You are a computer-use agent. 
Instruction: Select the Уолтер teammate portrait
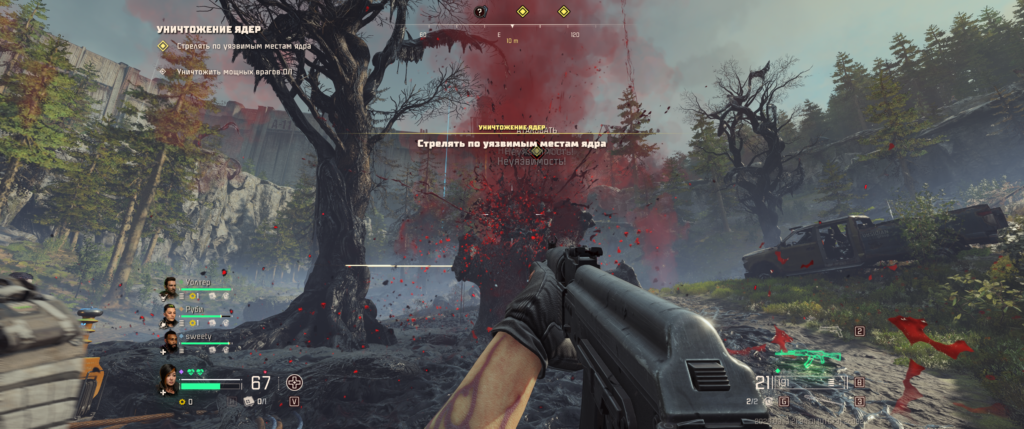(171, 289)
